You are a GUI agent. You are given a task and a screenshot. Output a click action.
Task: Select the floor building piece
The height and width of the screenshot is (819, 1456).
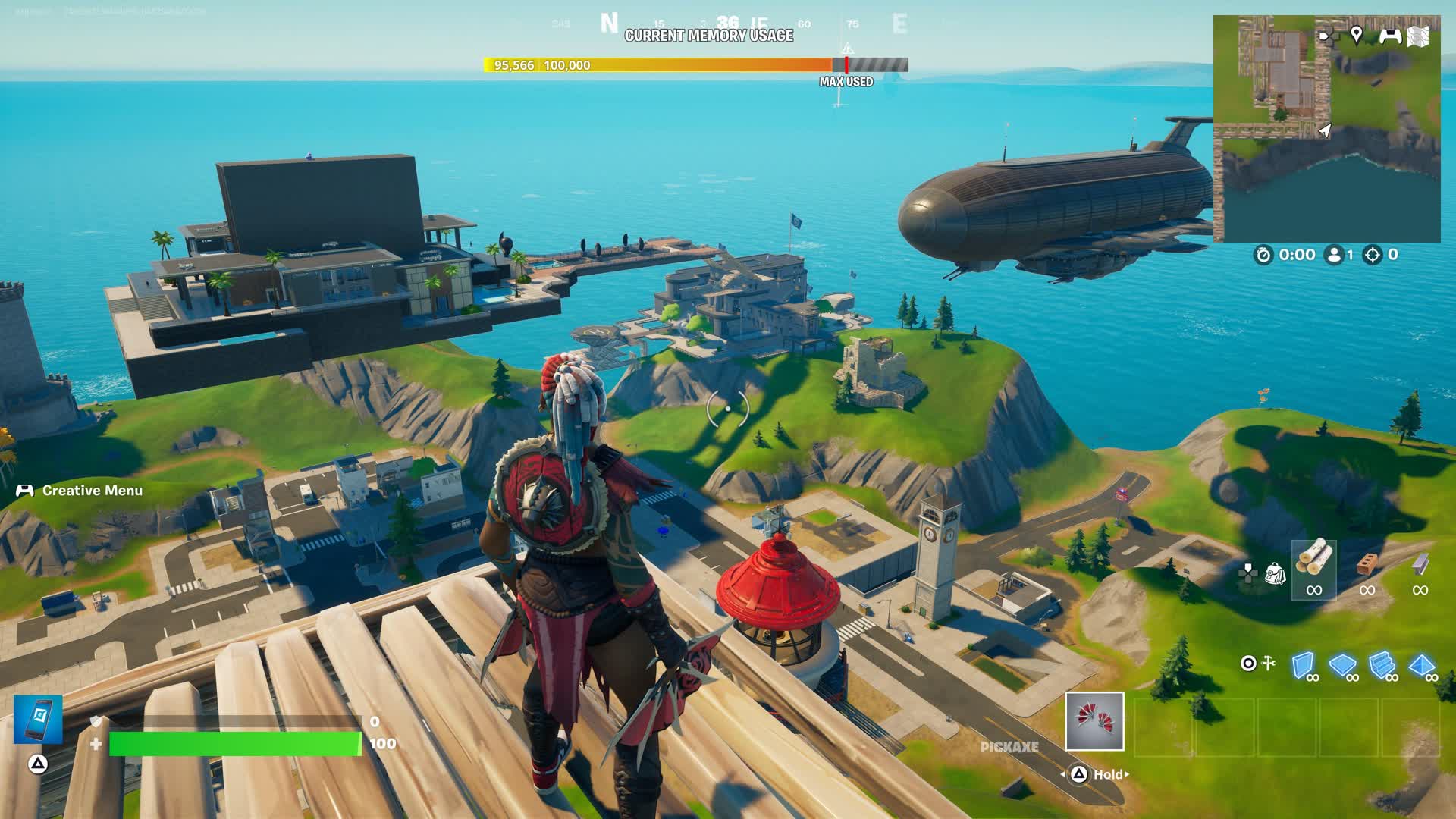[x=1341, y=665]
